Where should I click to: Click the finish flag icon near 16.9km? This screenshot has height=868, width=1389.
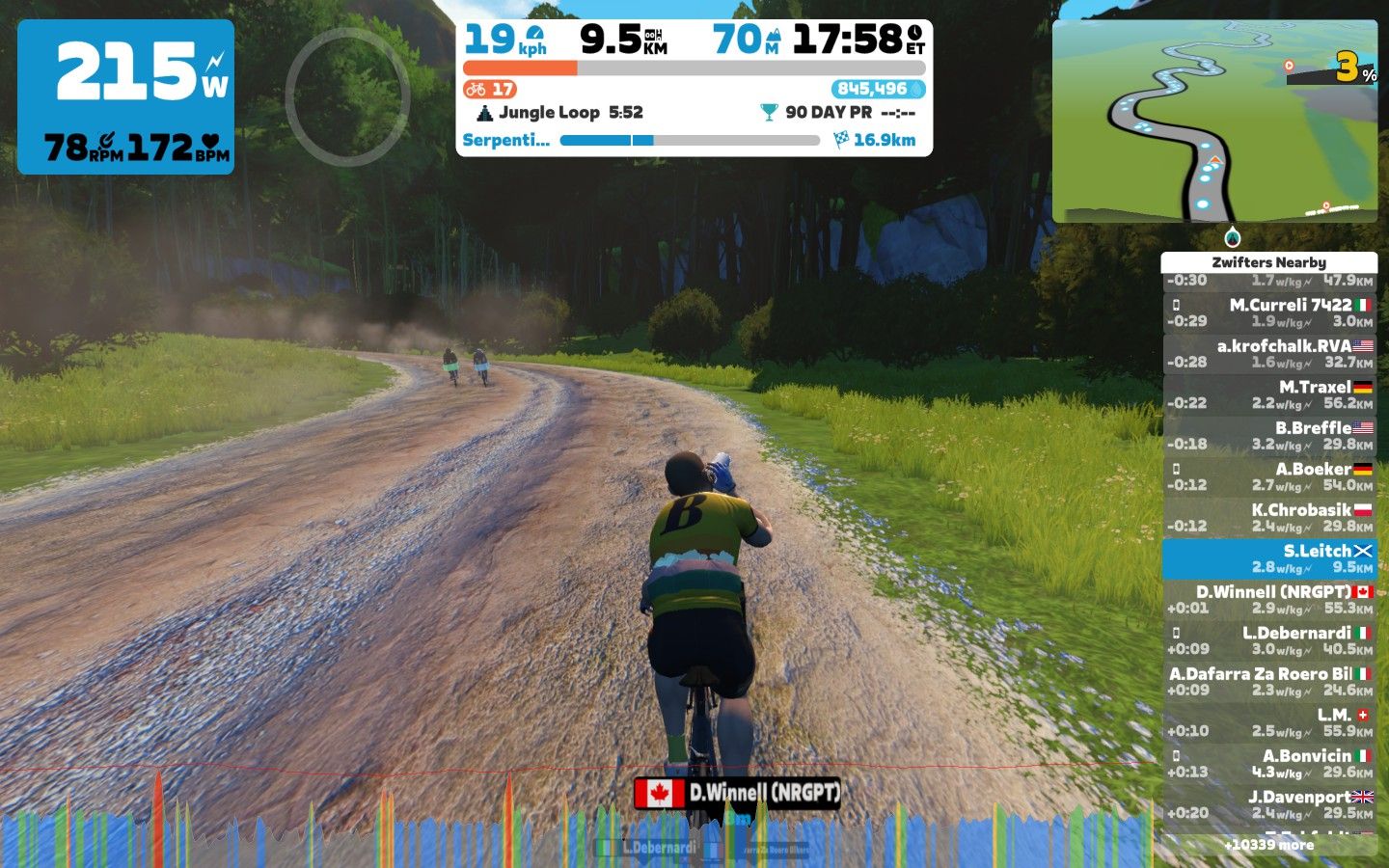pyautogui.click(x=841, y=140)
